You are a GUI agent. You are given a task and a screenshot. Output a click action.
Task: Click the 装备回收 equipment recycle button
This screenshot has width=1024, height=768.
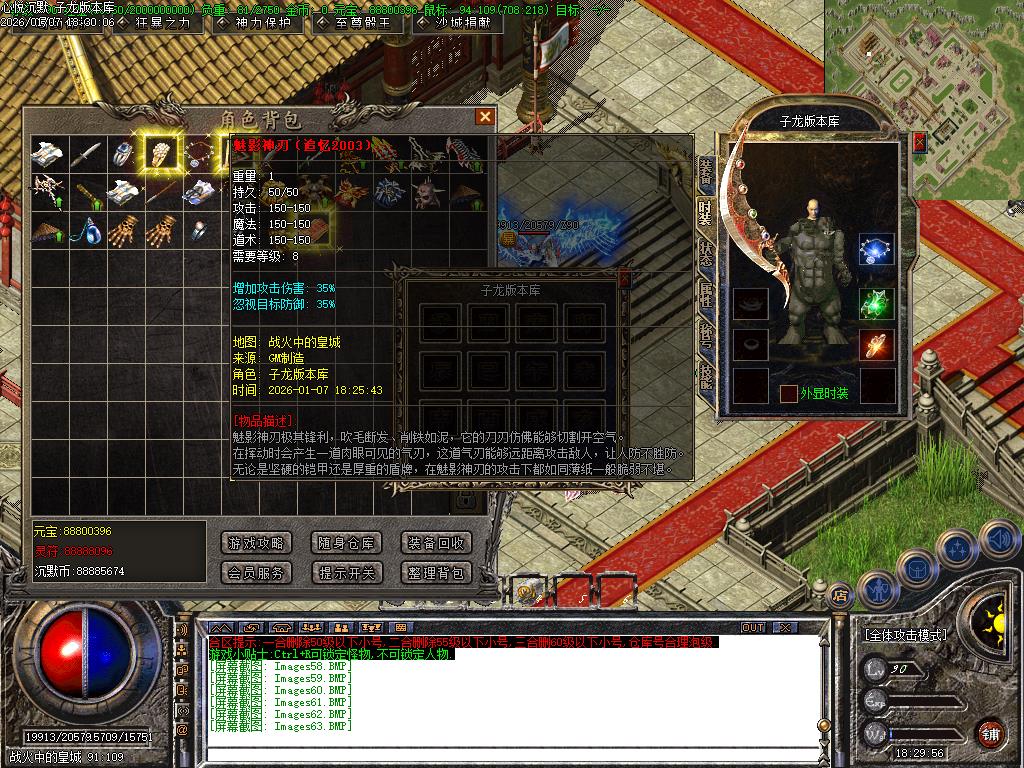tap(435, 543)
